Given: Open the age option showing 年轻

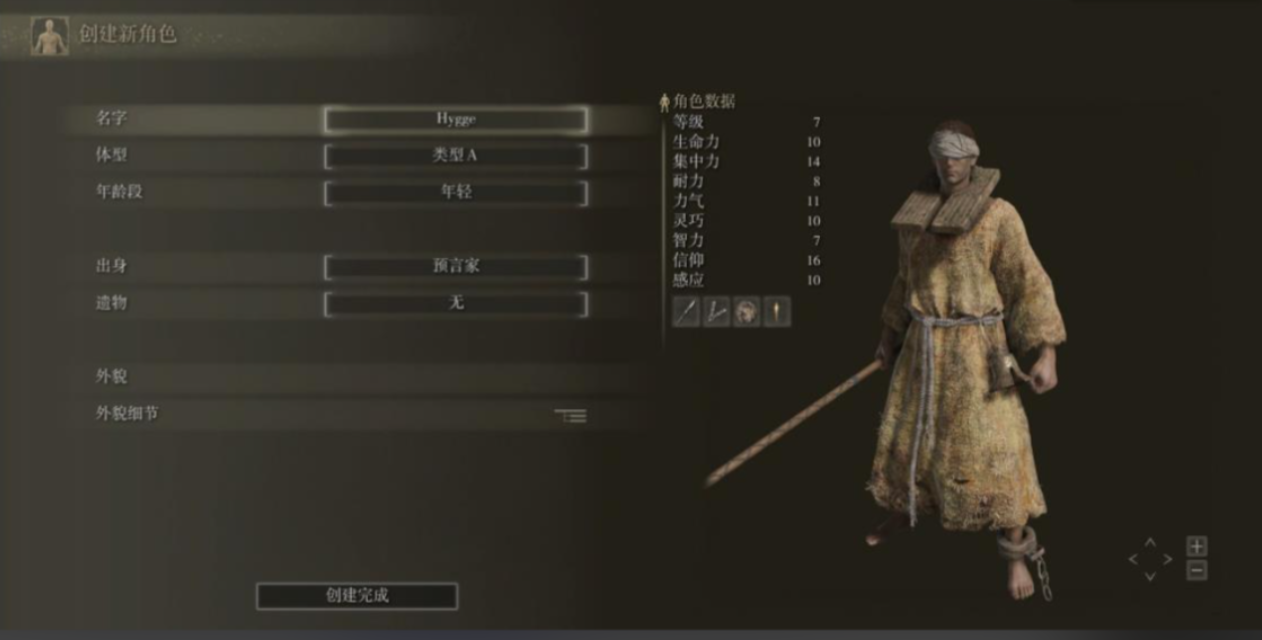Looking at the screenshot, I should (x=455, y=193).
